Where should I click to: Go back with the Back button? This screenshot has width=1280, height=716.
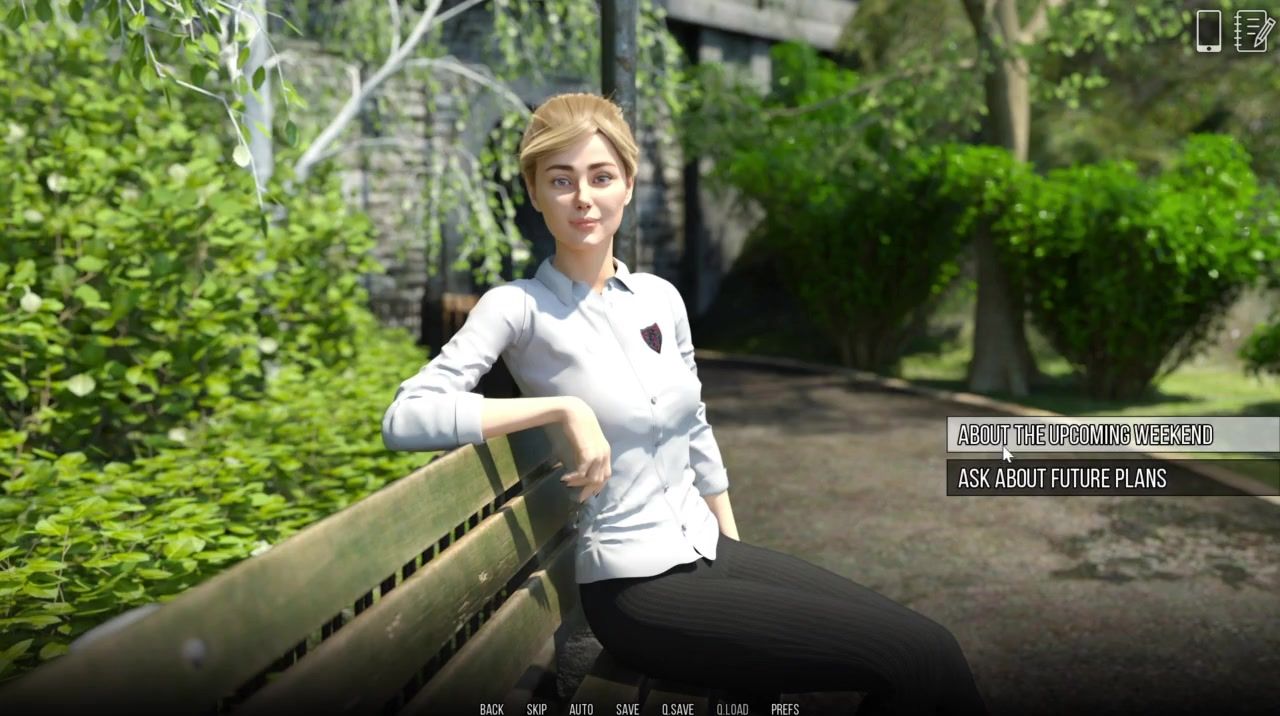click(x=491, y=709)
